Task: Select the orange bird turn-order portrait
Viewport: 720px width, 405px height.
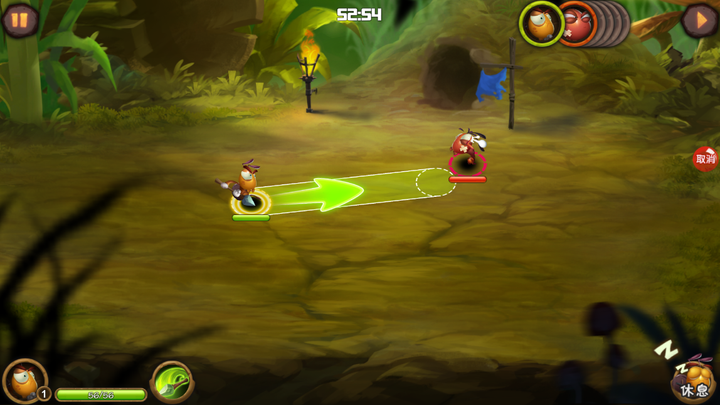Action: [x=541, y=24]
